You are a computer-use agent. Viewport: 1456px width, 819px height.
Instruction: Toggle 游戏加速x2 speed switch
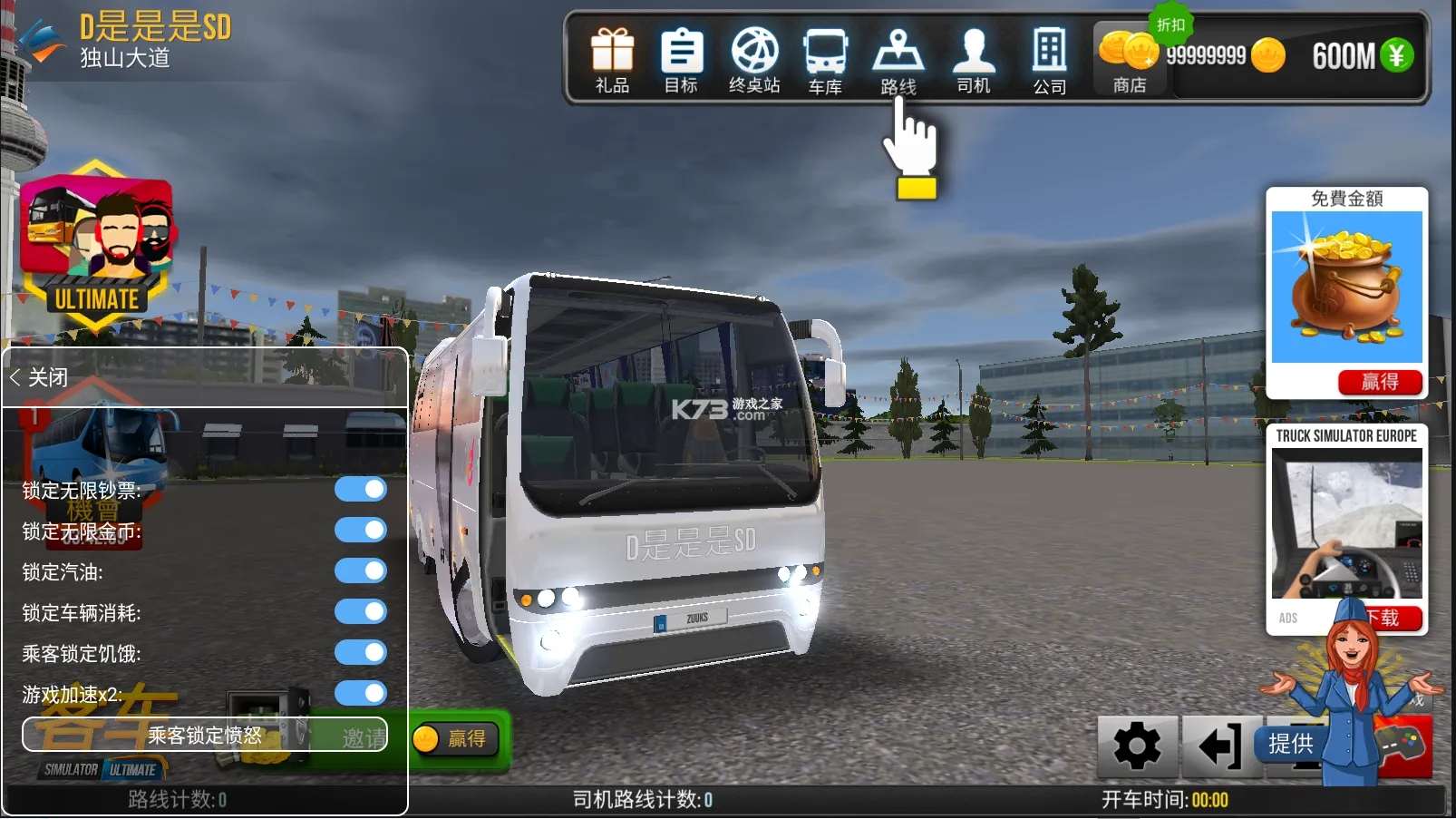361,694
